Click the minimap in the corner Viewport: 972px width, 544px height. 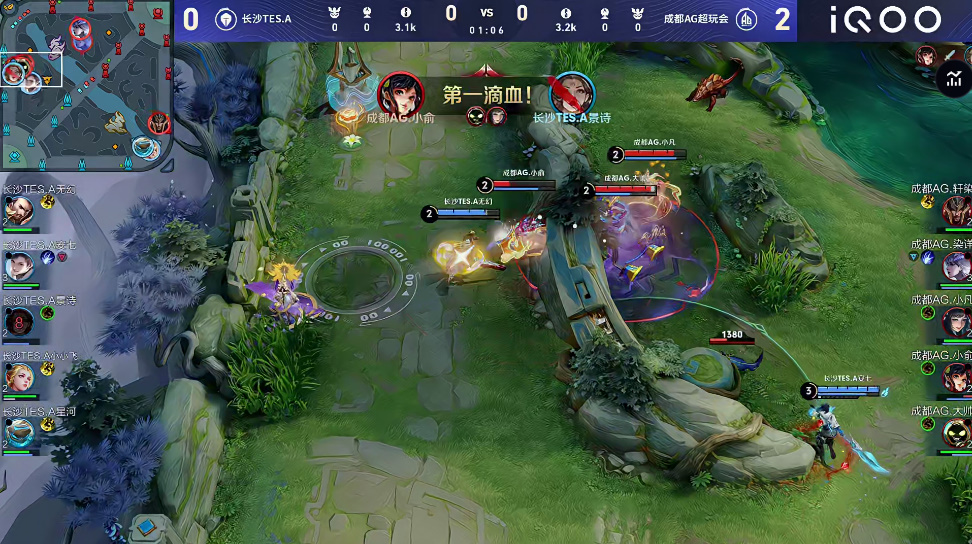(x=87, y=85)
